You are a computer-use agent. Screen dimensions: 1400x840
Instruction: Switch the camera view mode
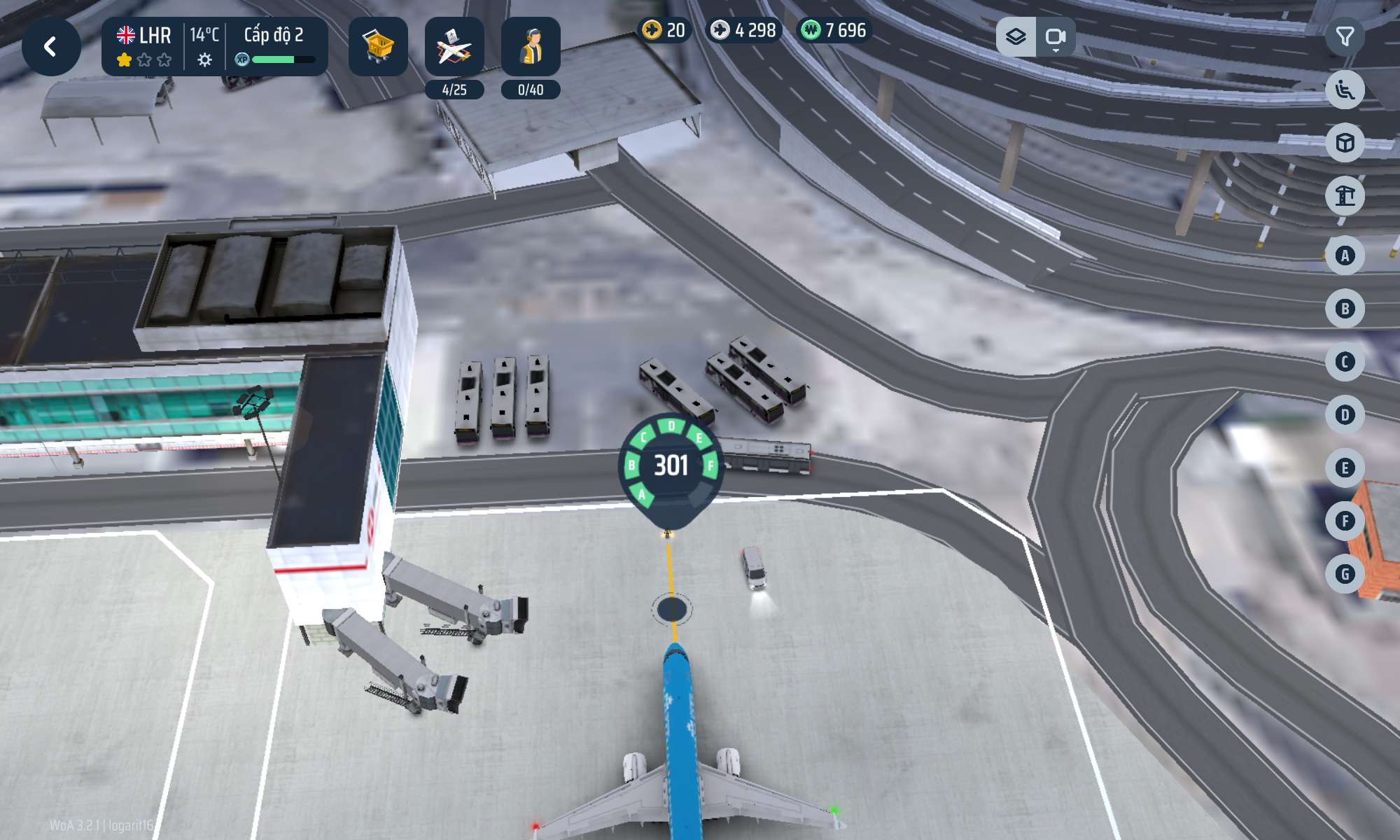(1056, 36)
